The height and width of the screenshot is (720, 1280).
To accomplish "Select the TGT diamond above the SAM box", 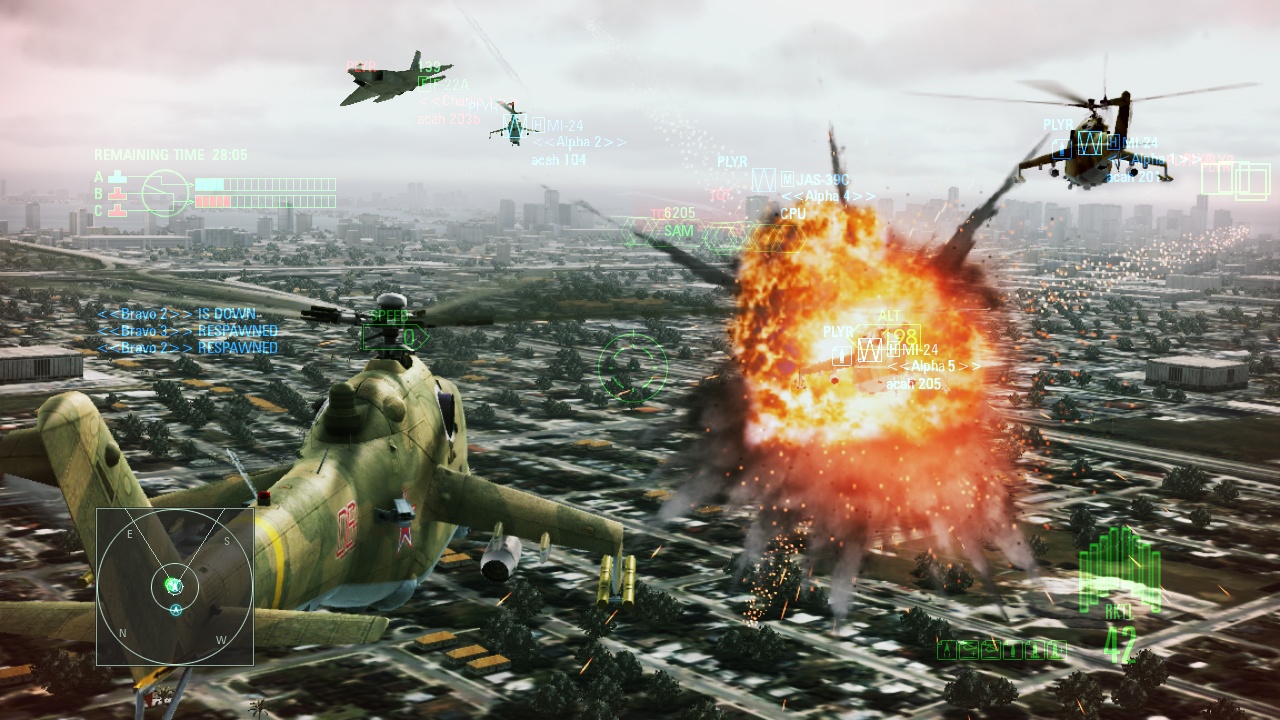I will tap(720, 196).
